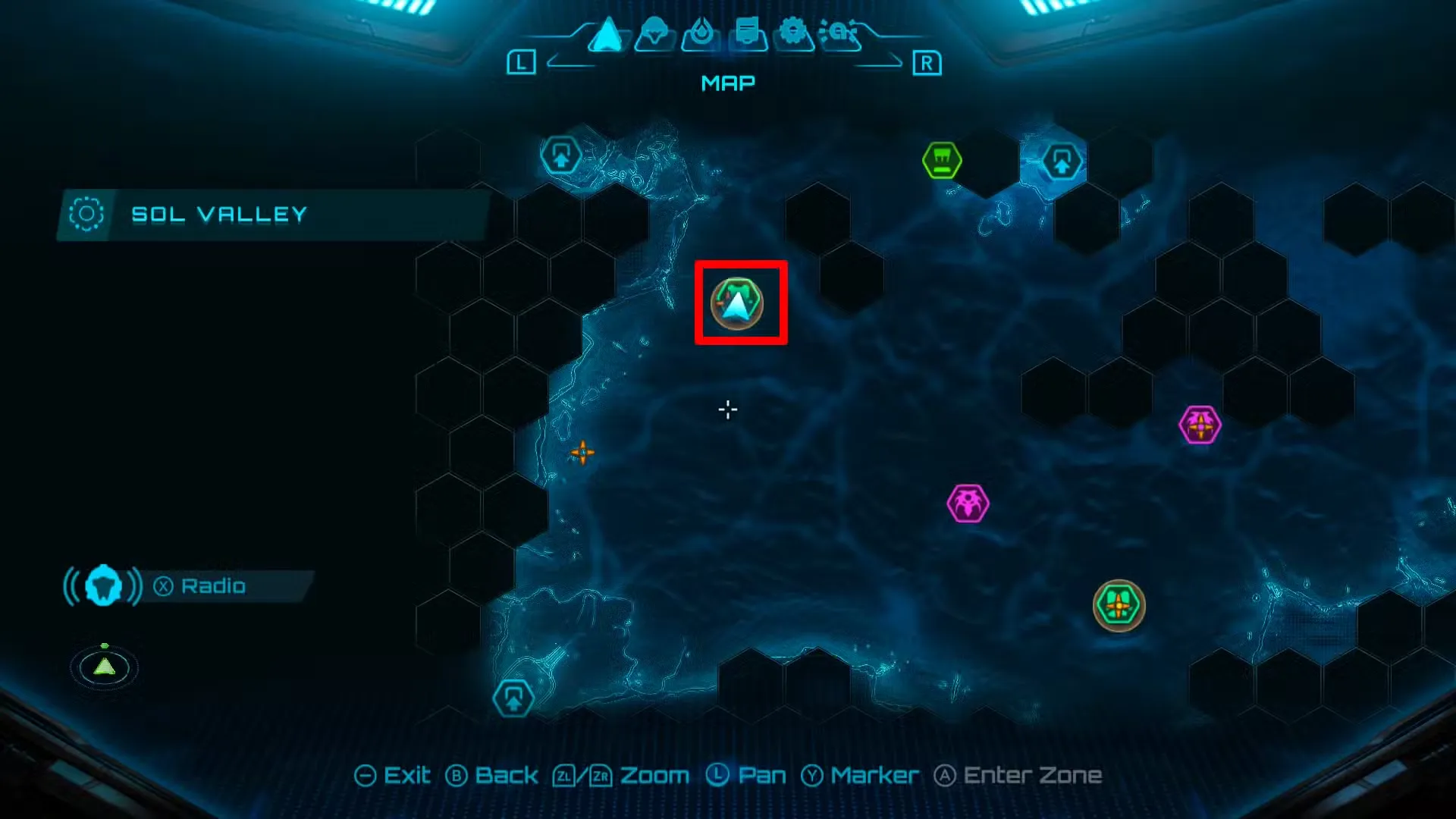Open the droplet resources tab
Viewport: 1456px width, 819px height.
701,32
